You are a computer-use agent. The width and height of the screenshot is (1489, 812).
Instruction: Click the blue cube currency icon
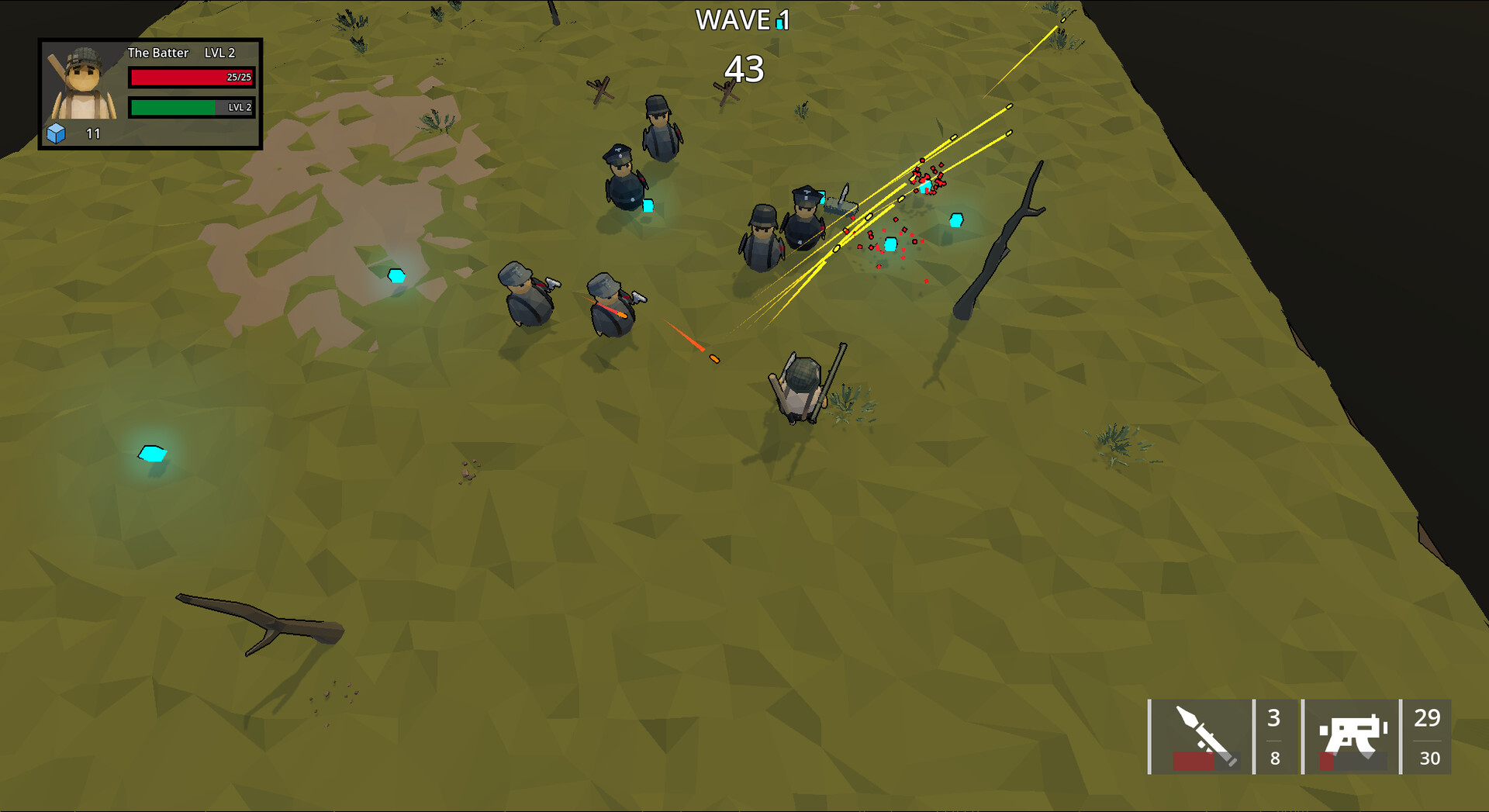[x=56, y=133]
